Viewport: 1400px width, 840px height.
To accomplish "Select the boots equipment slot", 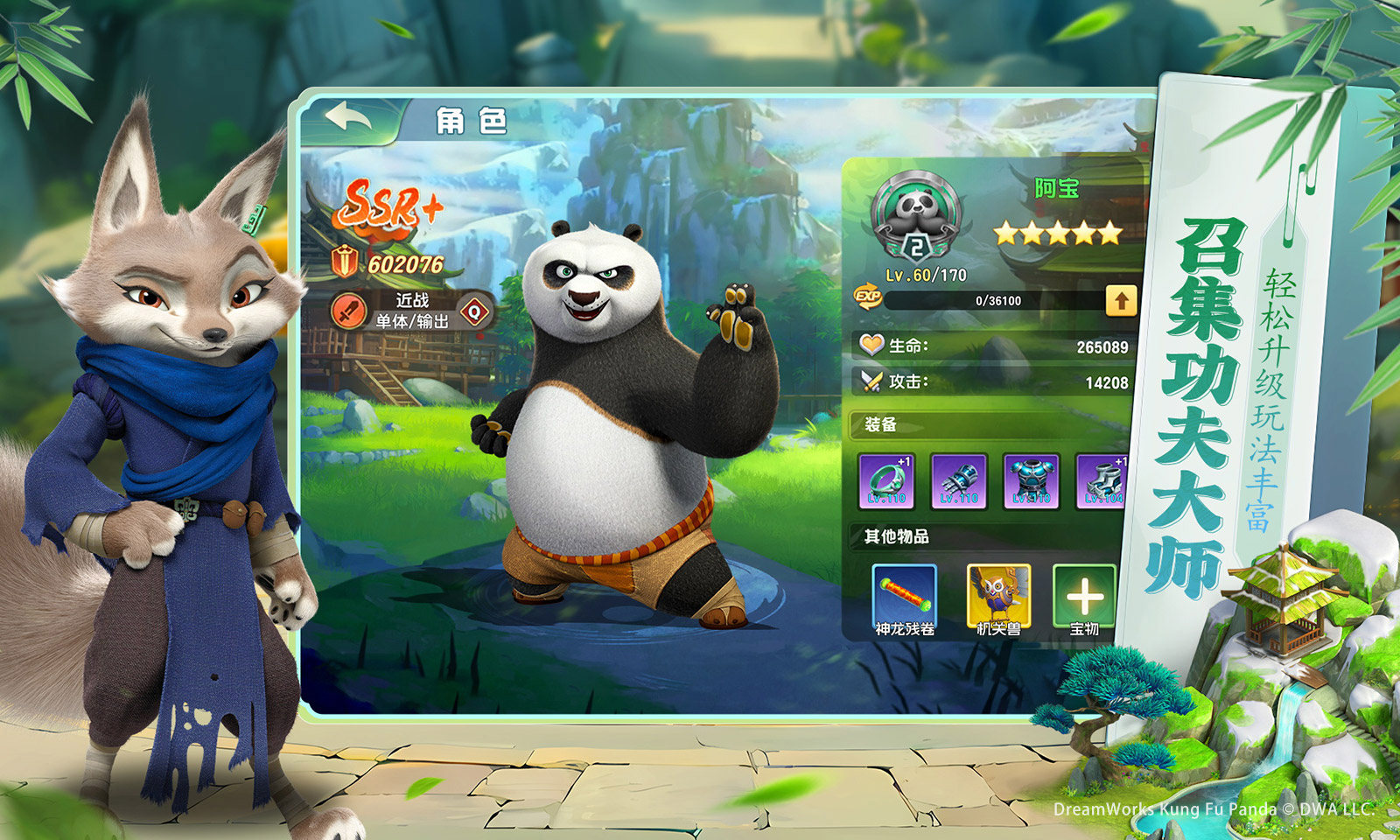I will [1102, 481].
